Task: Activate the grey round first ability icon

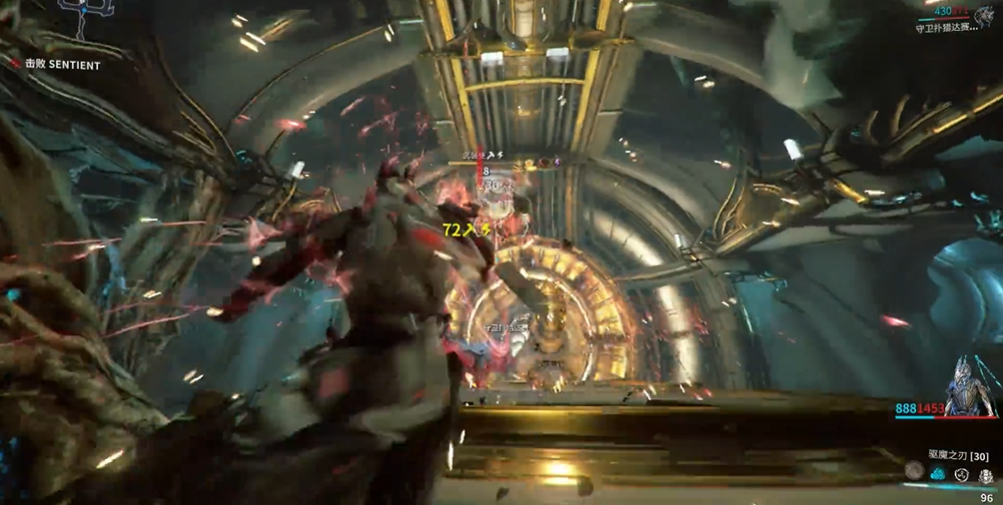Action: (914, 471)
